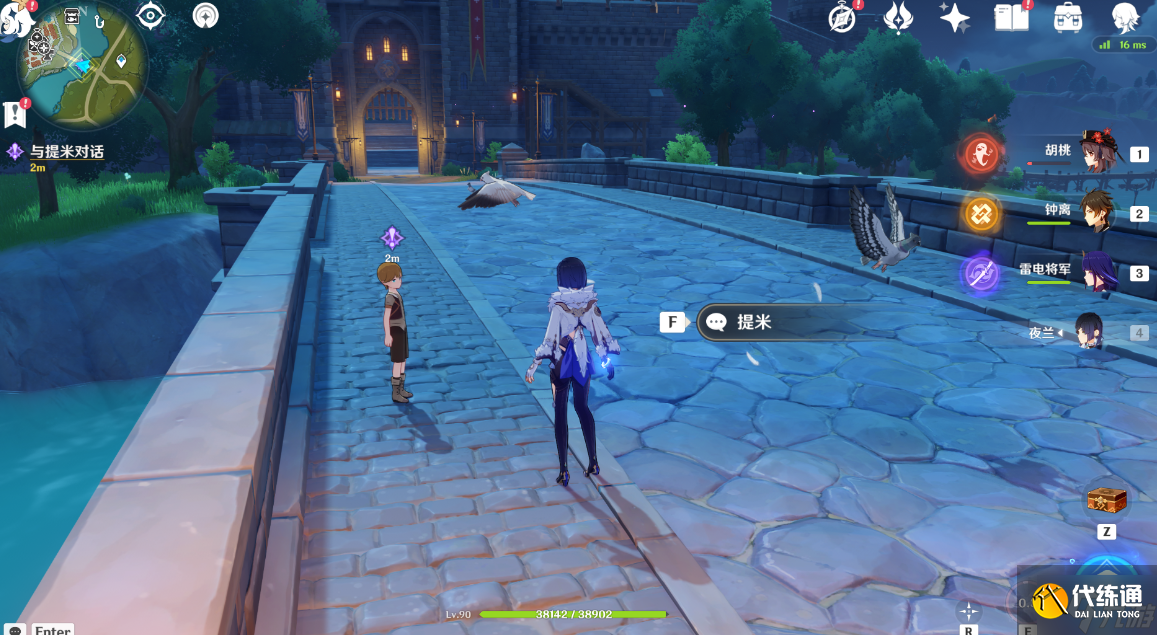Trigger 雷电将军's purple electro burst icon
Image resolution: width=1157 pixels, height=635 pixels.
coord(981,273)
